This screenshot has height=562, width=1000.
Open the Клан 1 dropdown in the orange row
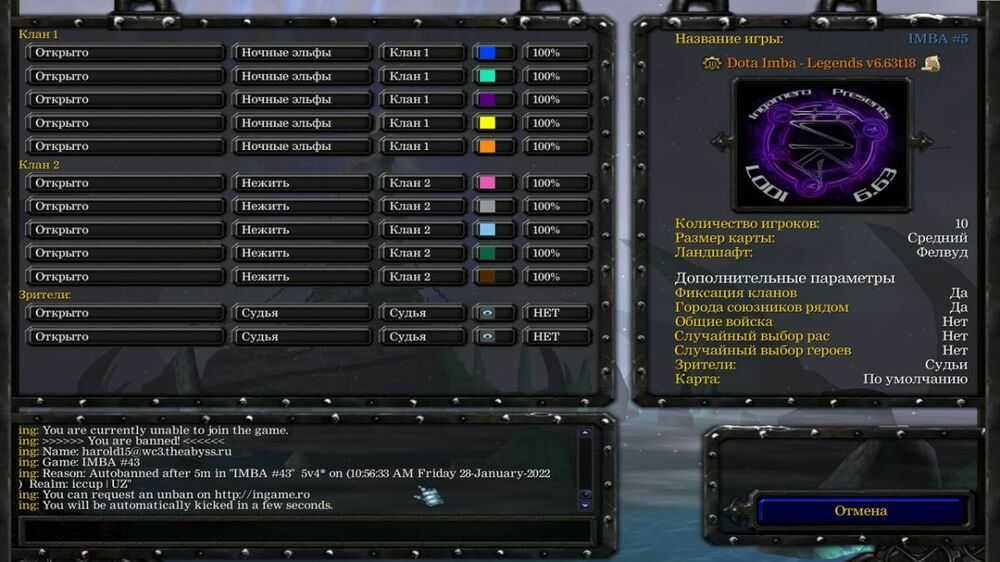click(x=422, y=146)
